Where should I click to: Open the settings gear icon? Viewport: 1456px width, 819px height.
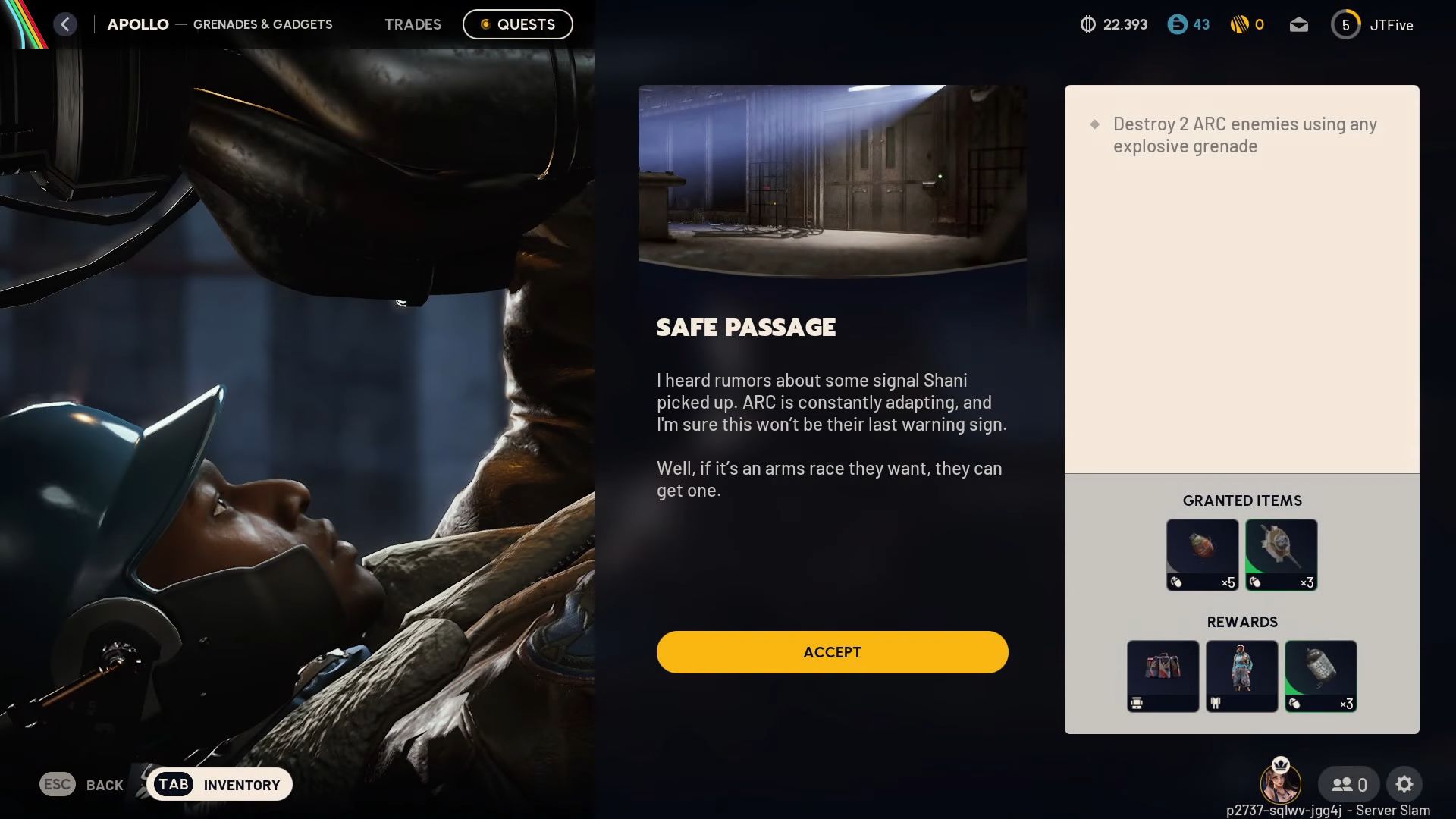1405,784
